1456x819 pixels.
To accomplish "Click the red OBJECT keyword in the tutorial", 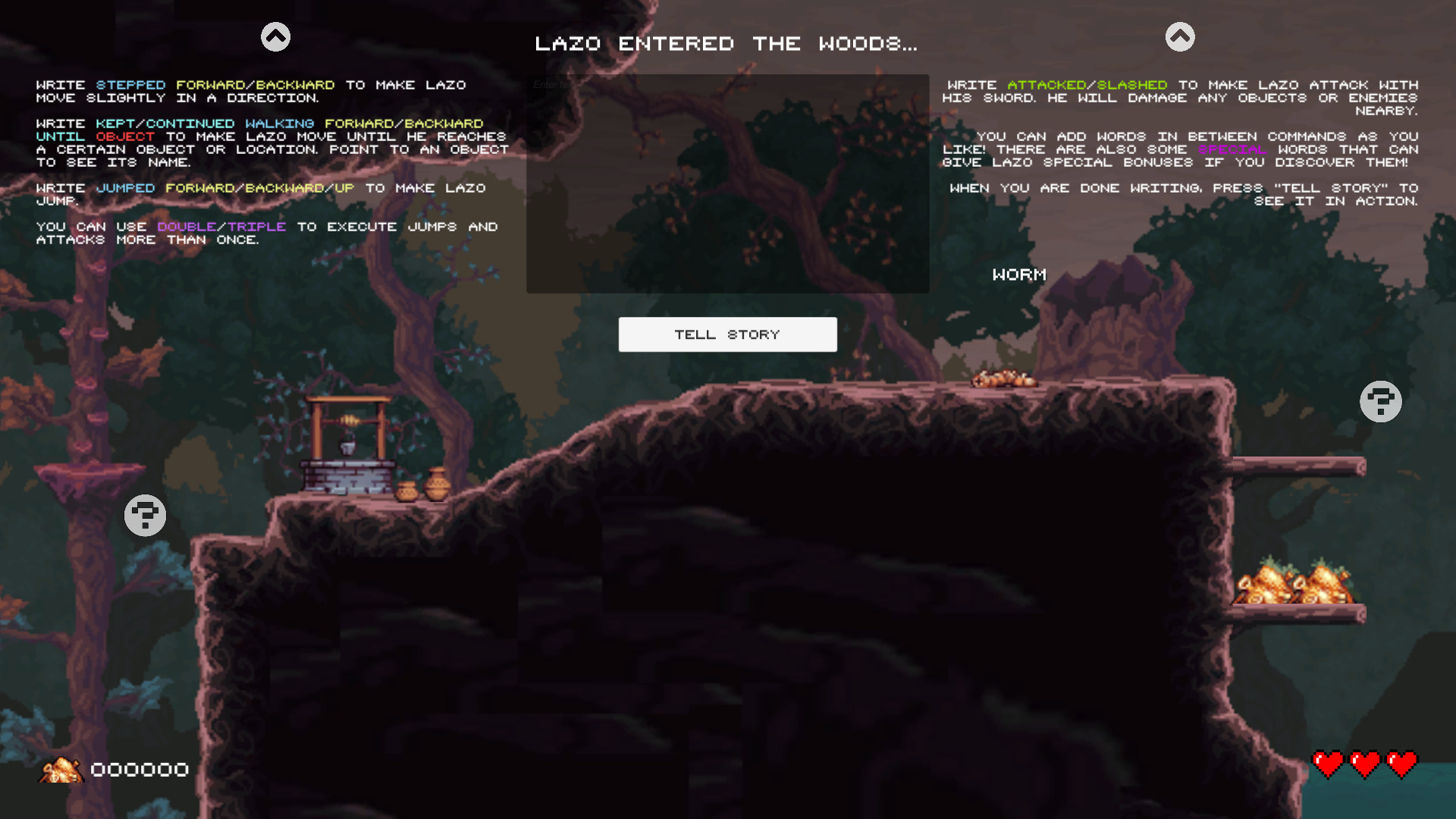I will 126,136.
